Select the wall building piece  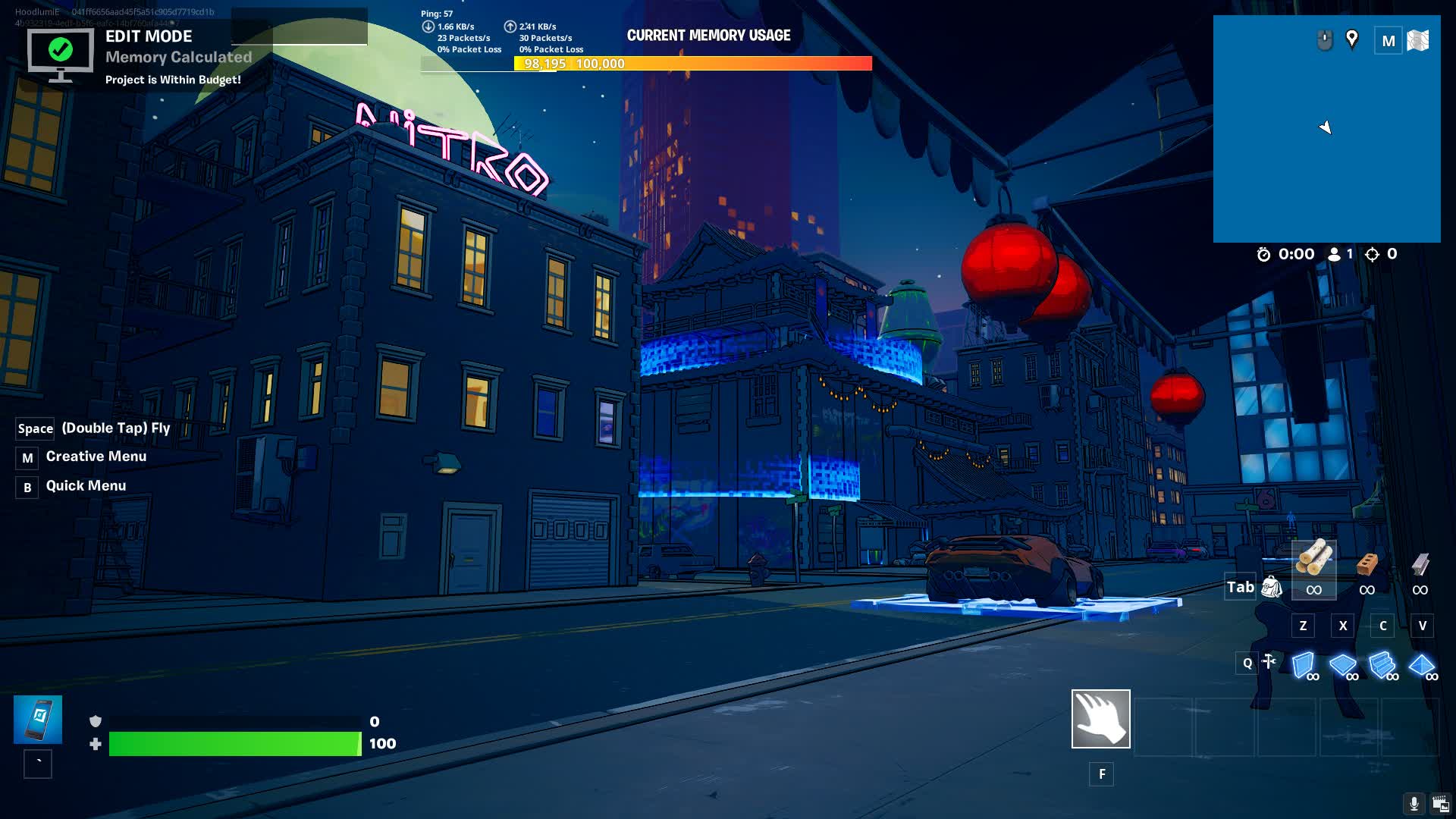click(1304, 665)
